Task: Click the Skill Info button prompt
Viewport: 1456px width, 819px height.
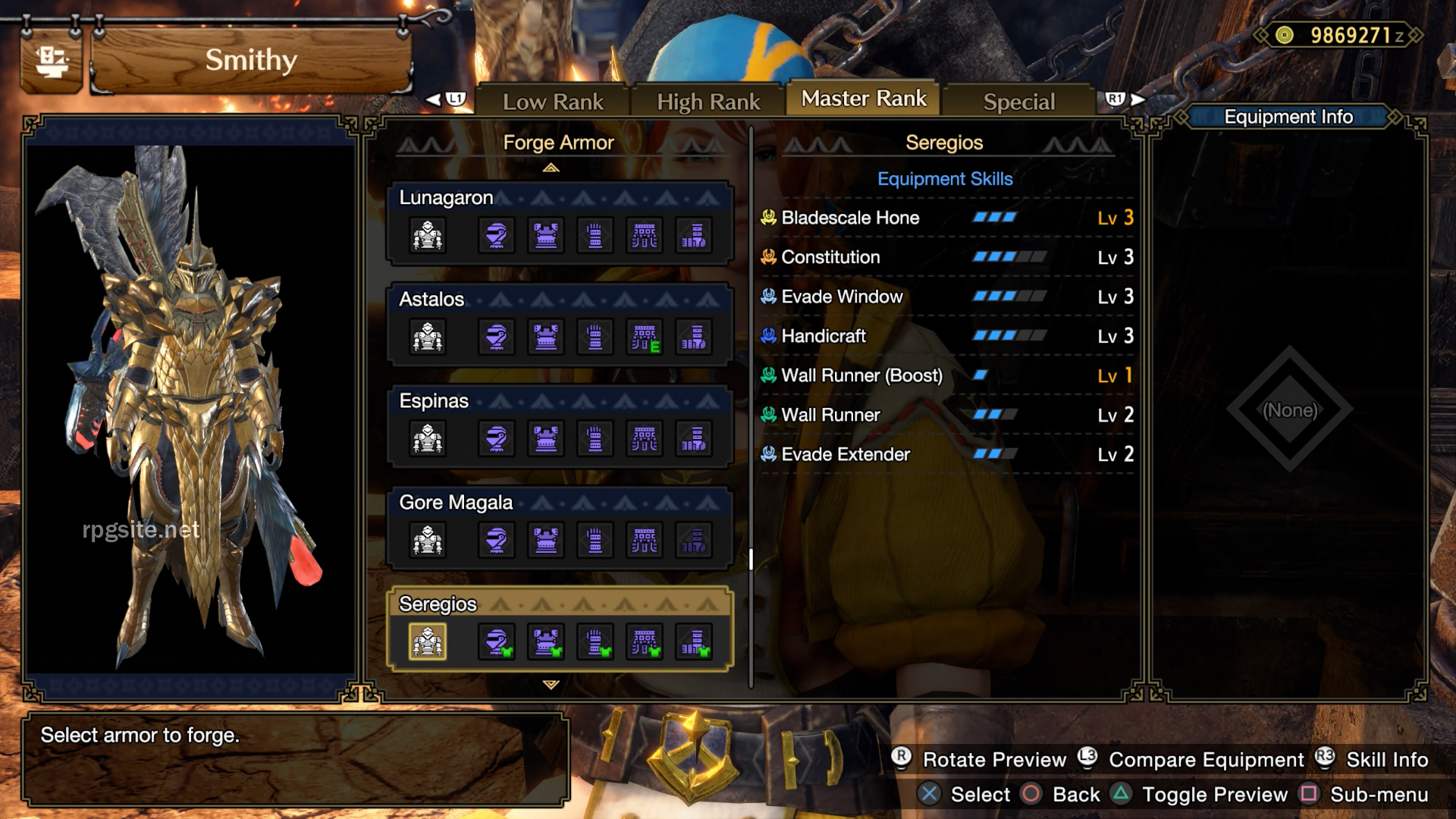Action: tap(1386, 759)
